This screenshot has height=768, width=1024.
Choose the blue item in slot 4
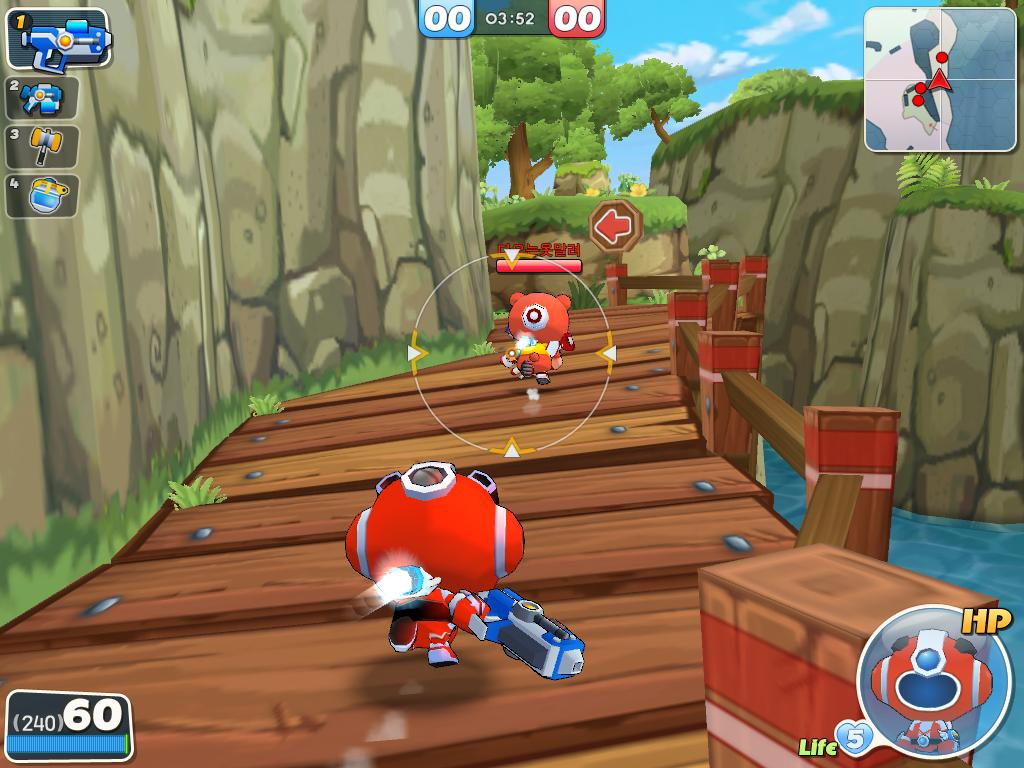click(42, 195)
